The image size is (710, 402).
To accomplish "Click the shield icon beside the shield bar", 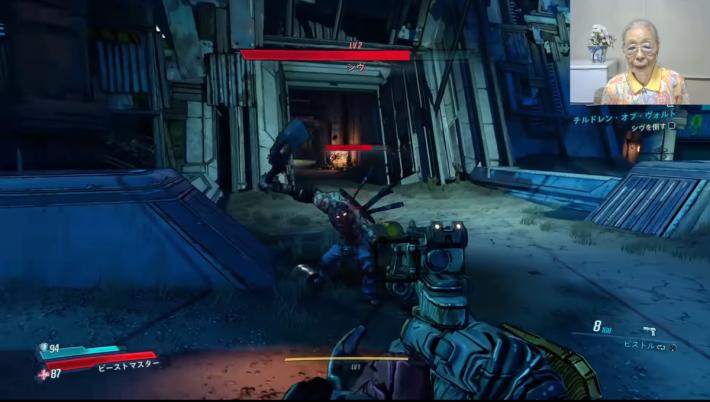I will point(43,348).
